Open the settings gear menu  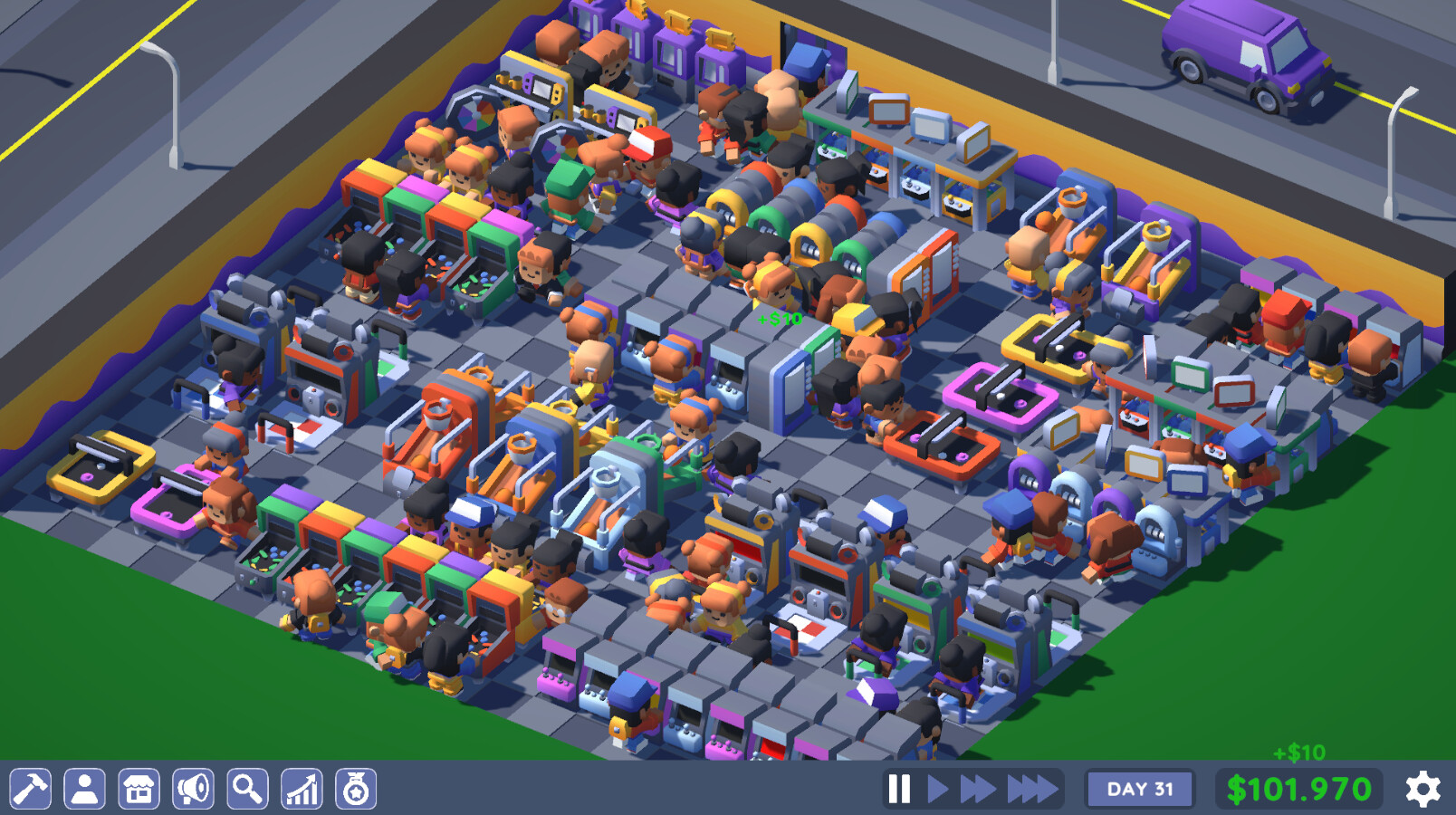click(x=1422, y=788)
